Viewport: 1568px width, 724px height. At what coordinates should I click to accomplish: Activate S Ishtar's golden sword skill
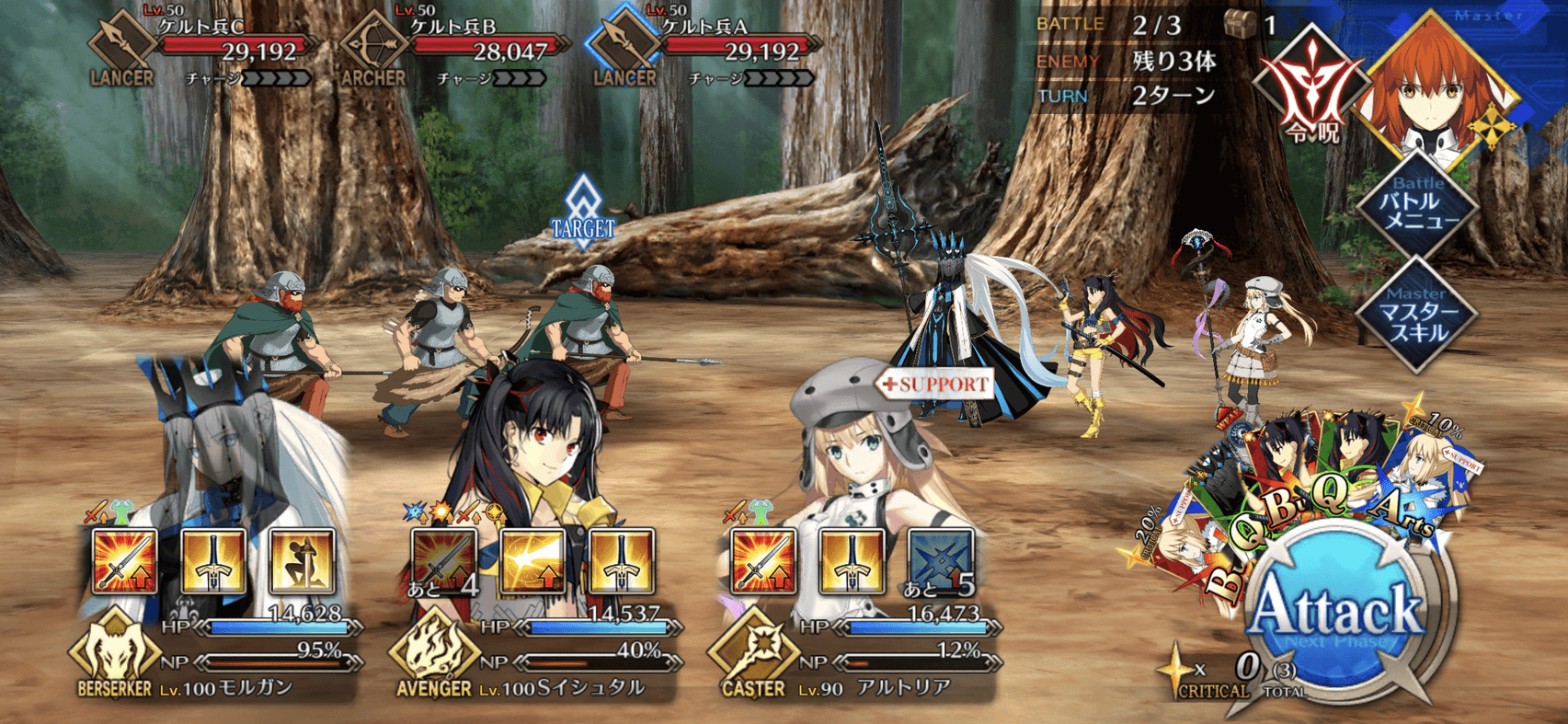point(622,561)
